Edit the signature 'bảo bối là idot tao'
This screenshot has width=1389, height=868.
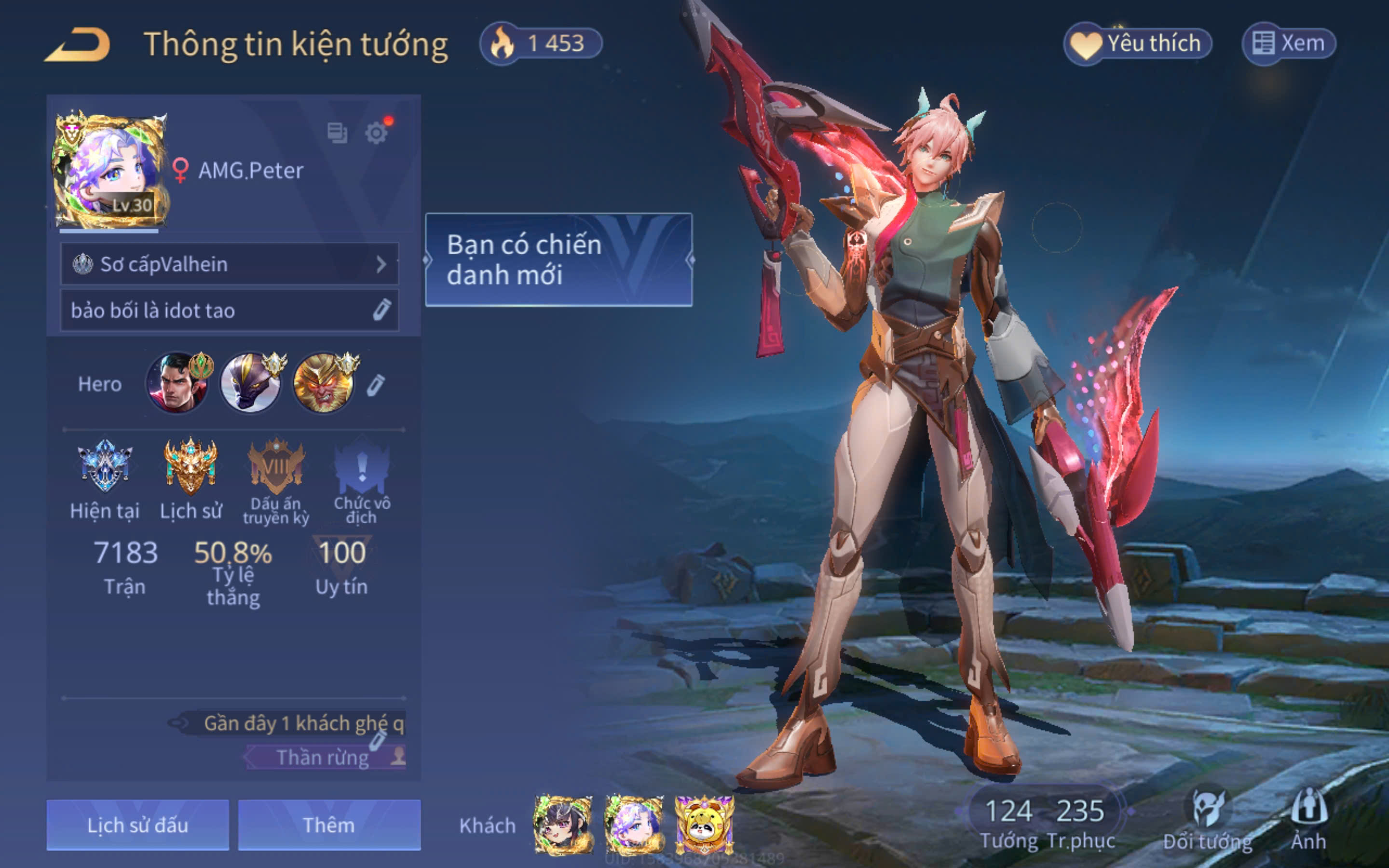coord(381,310)
